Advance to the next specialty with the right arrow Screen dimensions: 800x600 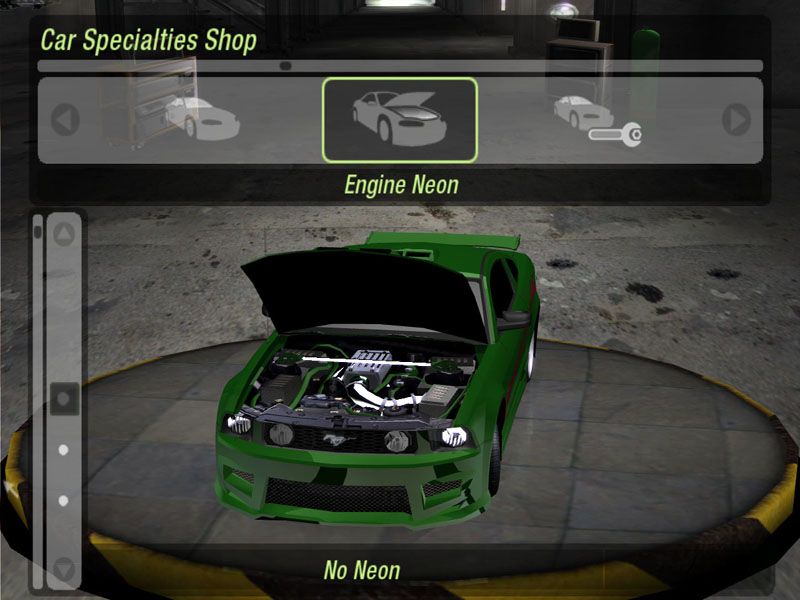pyautogui.click(x=737, y=120)
